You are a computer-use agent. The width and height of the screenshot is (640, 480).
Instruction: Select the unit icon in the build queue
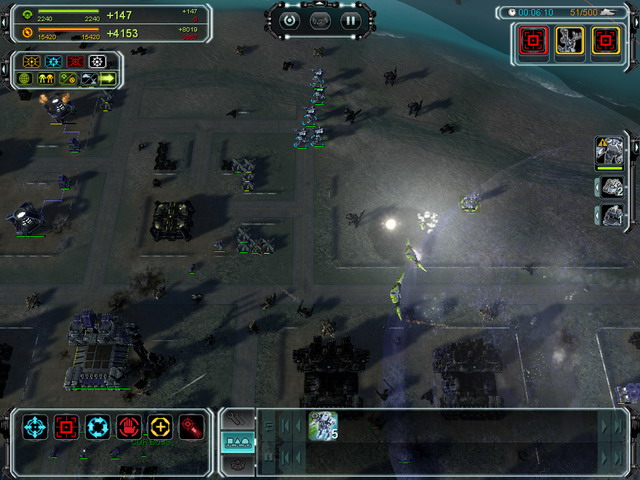pos(323,424)
